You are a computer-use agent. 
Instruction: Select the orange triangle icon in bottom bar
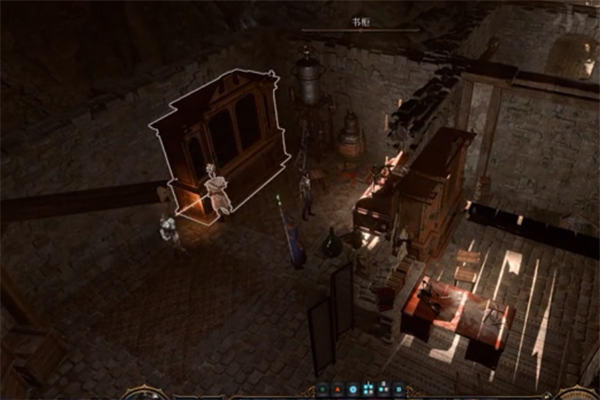click(337, 389)
